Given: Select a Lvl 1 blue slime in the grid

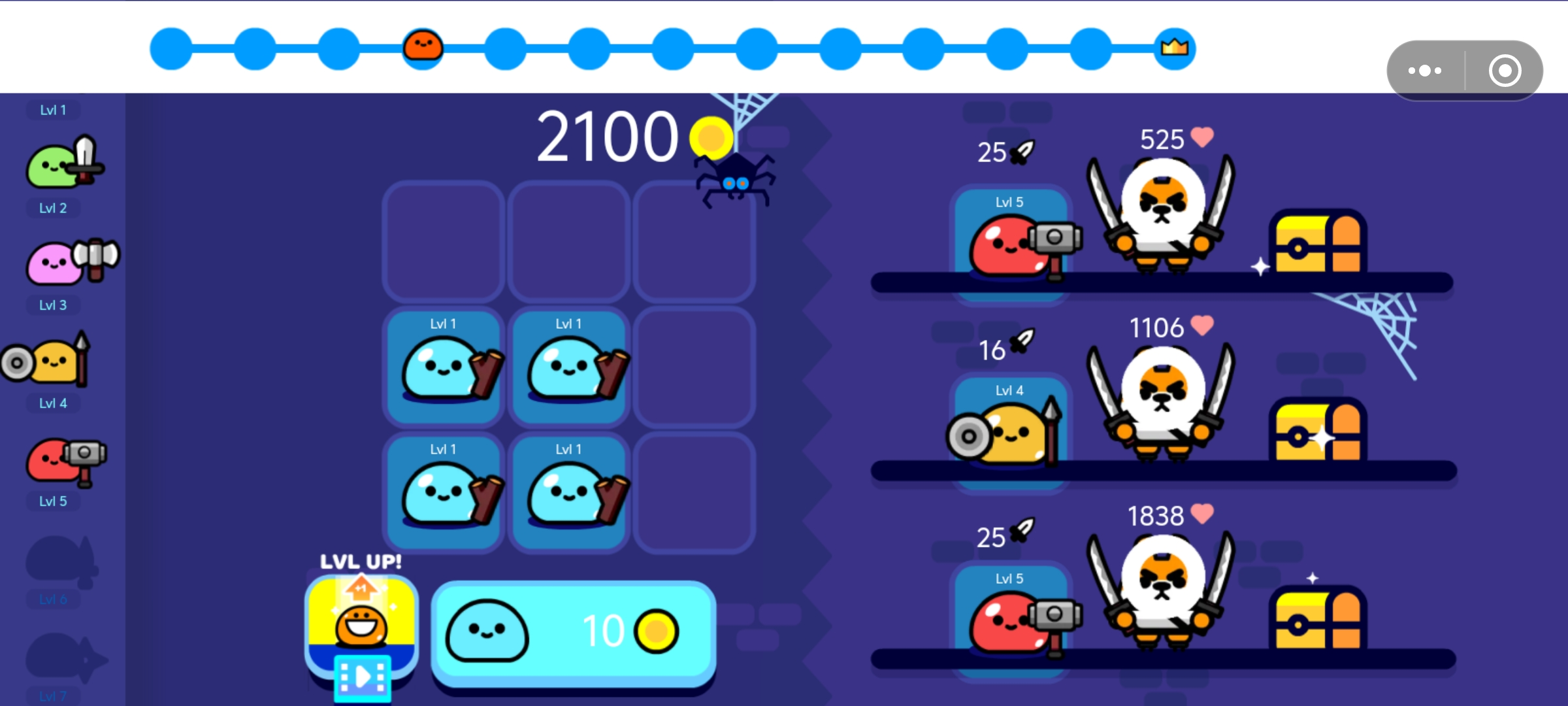Looking at the screenshot, I should click(444, 367).
